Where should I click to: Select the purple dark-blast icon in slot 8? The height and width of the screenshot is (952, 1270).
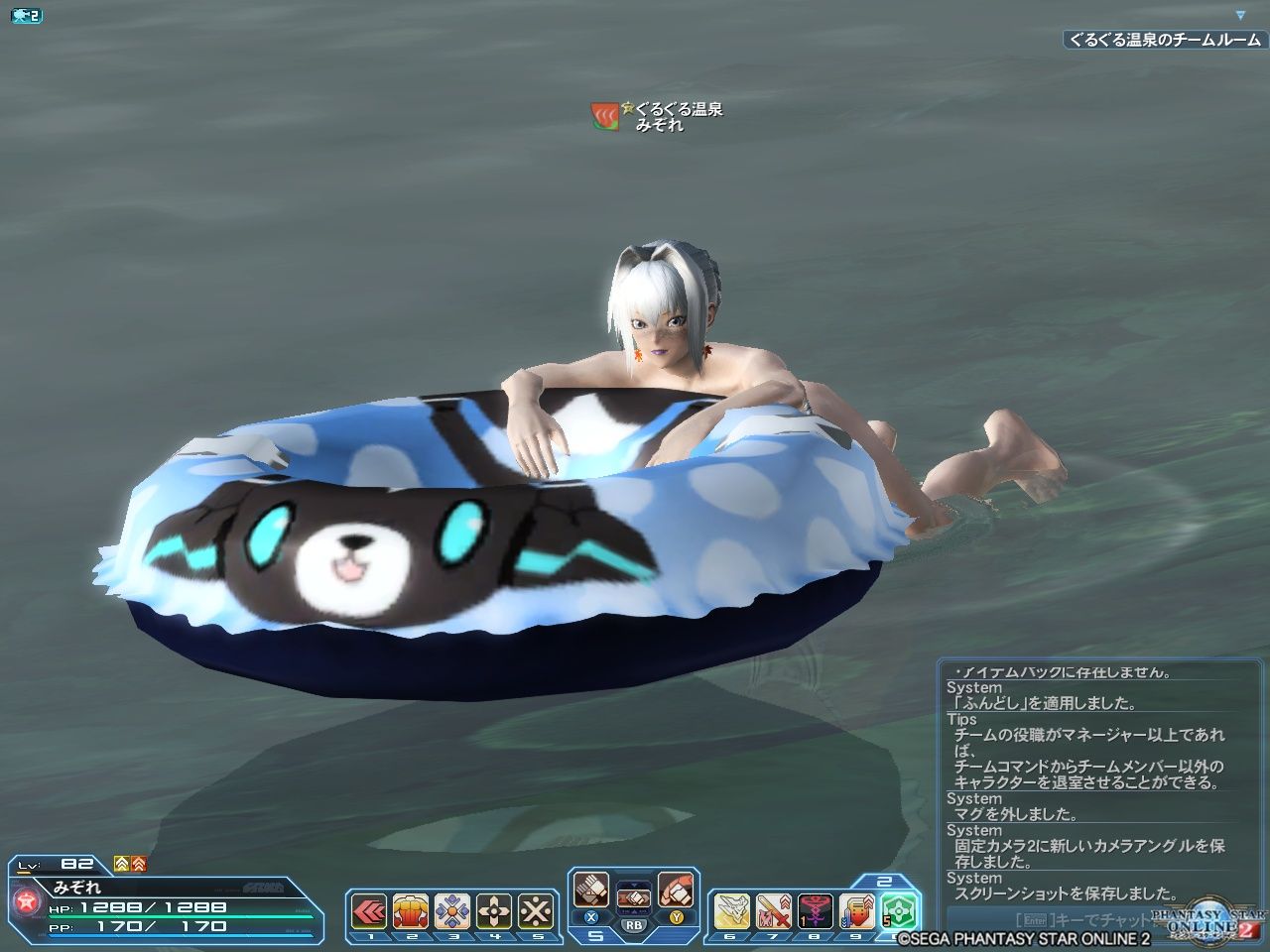814,910
